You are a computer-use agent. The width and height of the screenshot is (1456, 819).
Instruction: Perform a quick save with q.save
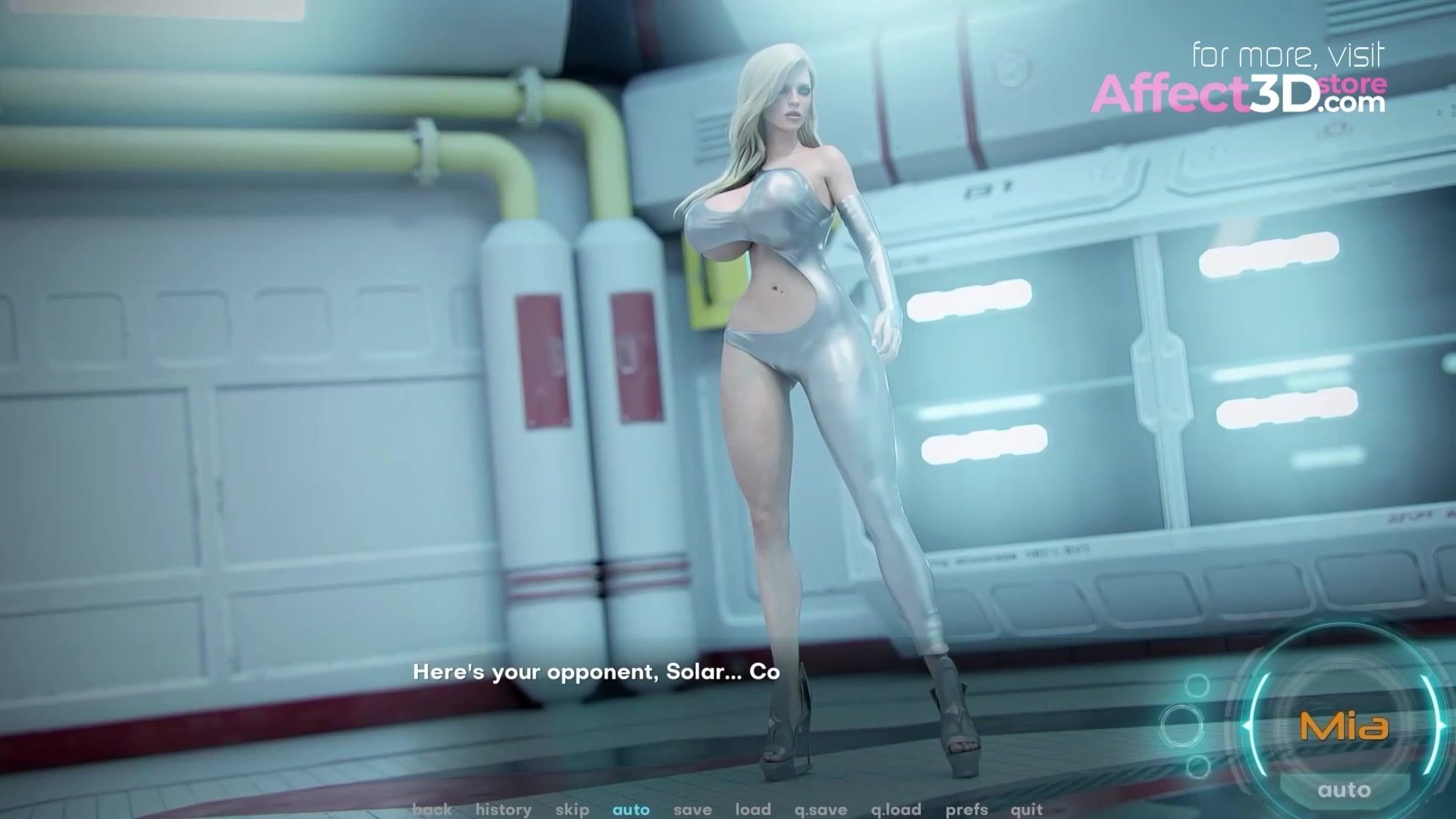click(x=821, y=809)
